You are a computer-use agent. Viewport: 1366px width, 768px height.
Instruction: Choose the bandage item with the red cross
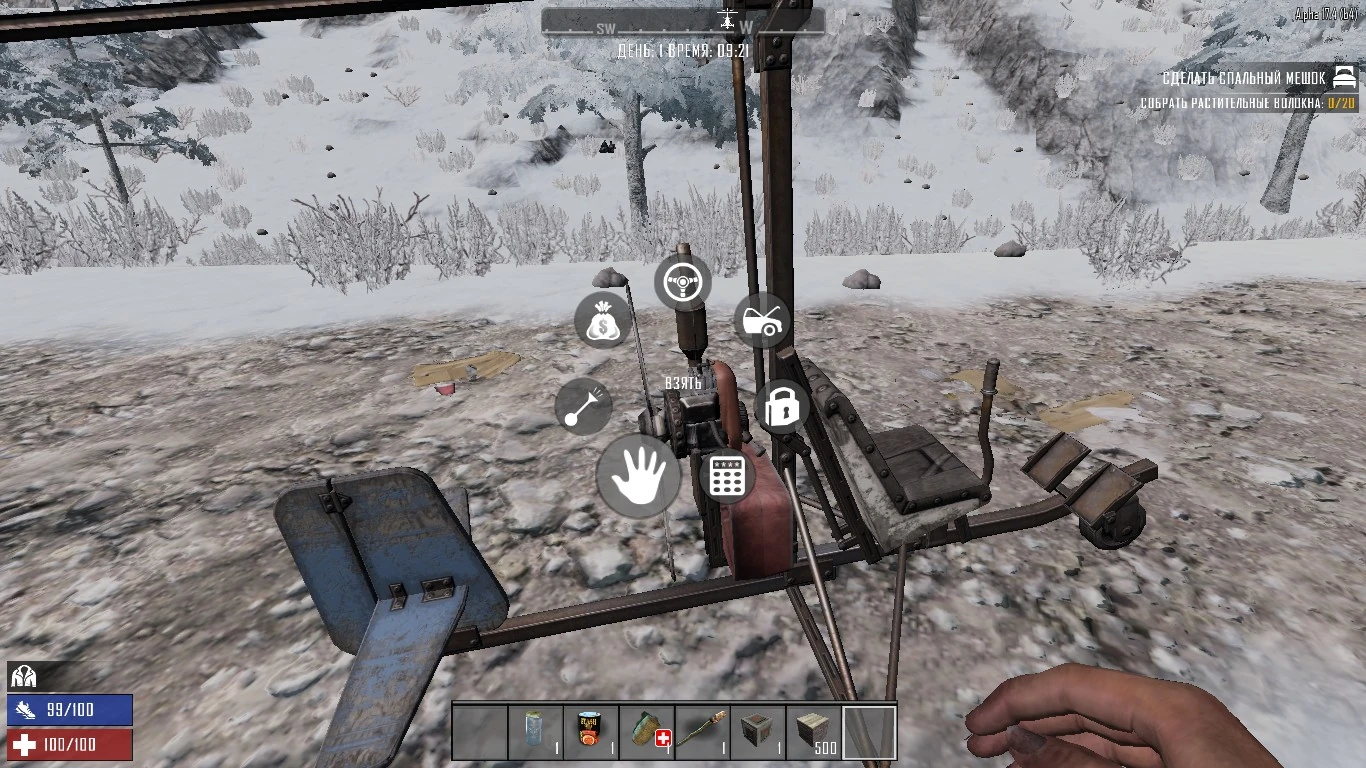(x=646, y=733)
